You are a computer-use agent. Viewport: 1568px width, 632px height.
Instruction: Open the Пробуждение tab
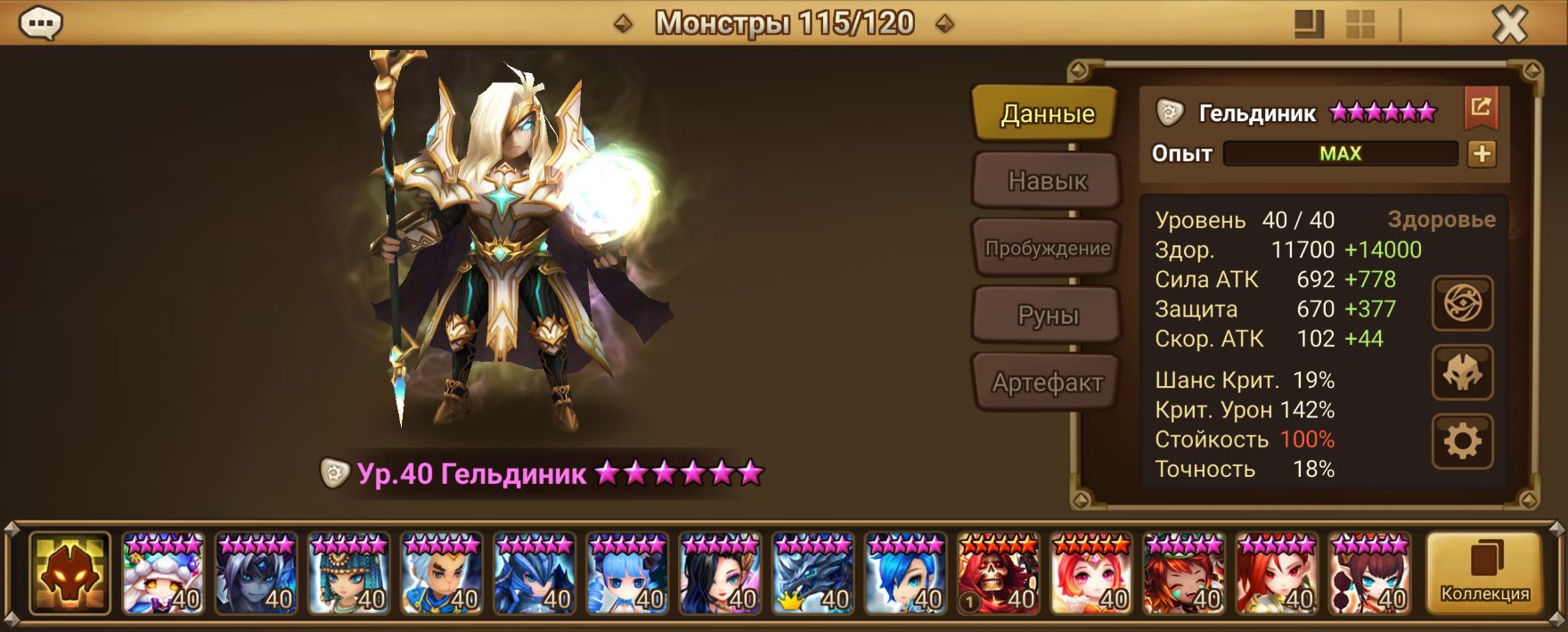[1047, 249]
